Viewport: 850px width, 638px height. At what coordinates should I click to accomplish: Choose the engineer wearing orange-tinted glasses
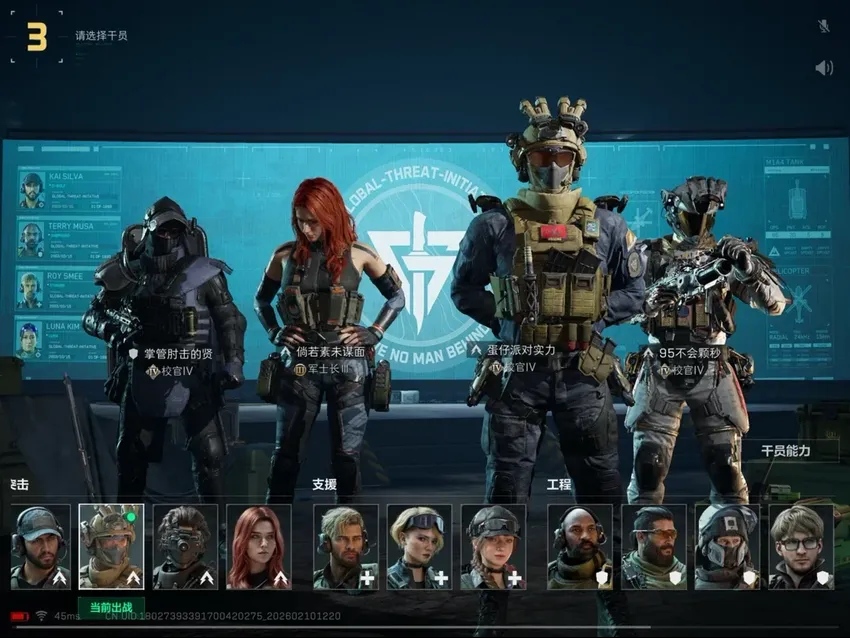(x=654, y=546)
